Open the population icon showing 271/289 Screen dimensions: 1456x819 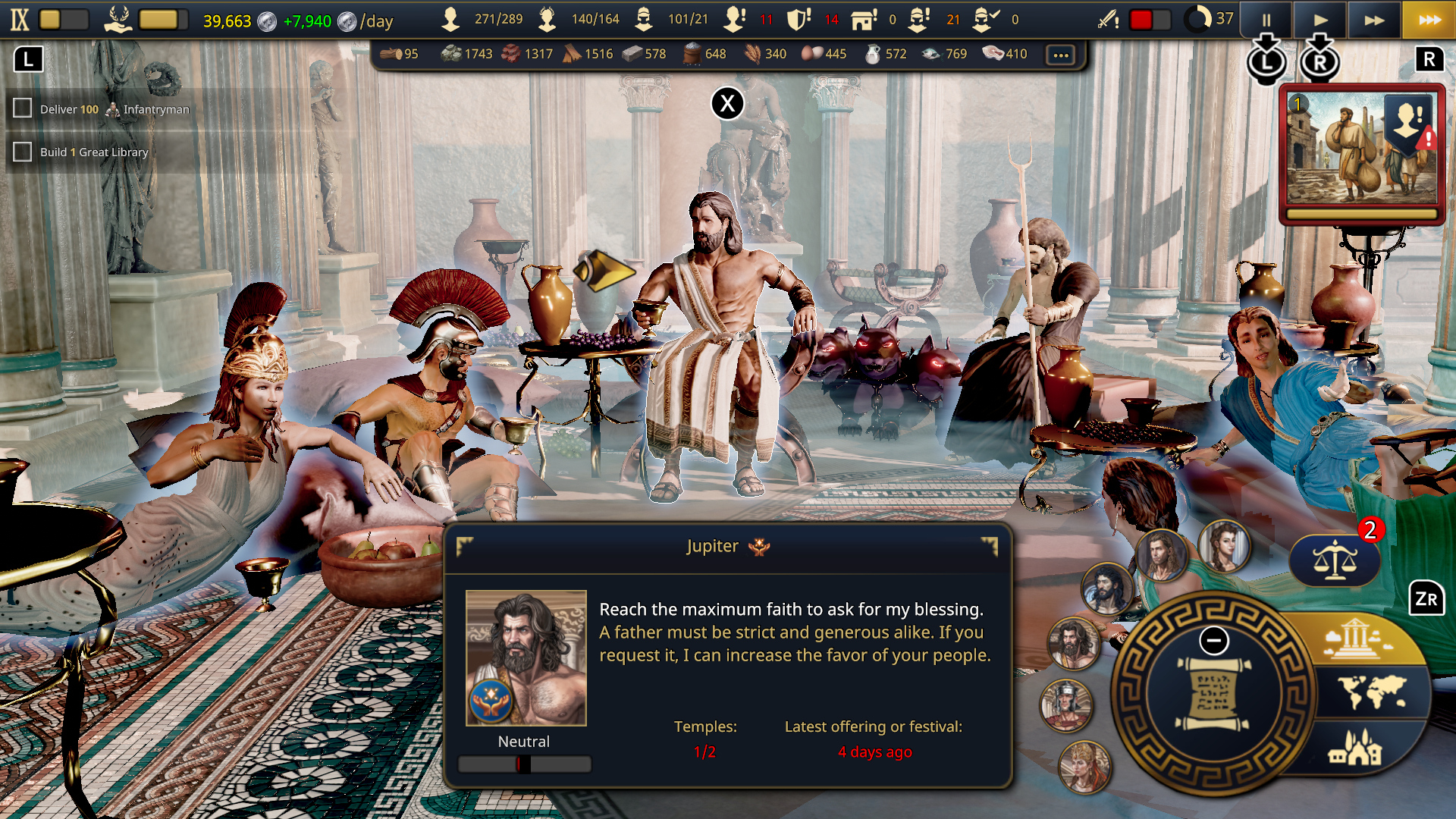tap(451, 19)
